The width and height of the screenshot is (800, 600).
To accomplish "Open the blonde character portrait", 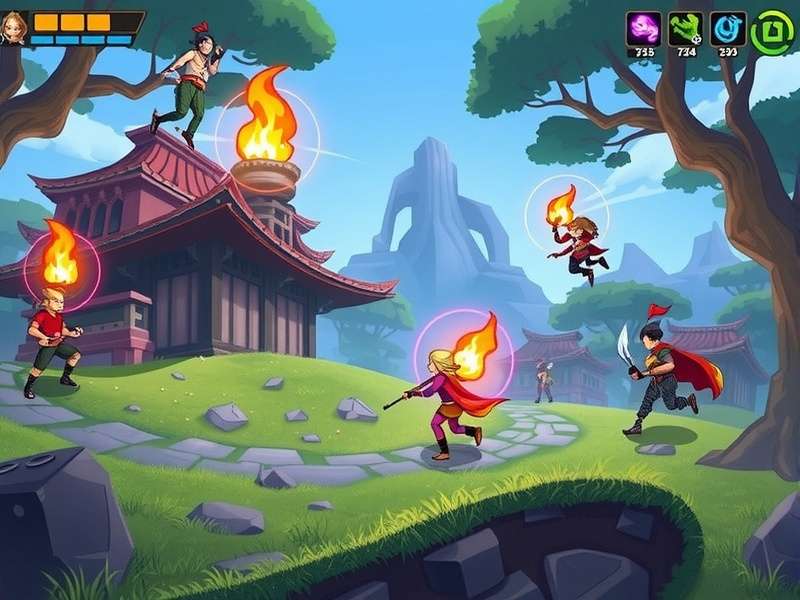I will 14,27.
